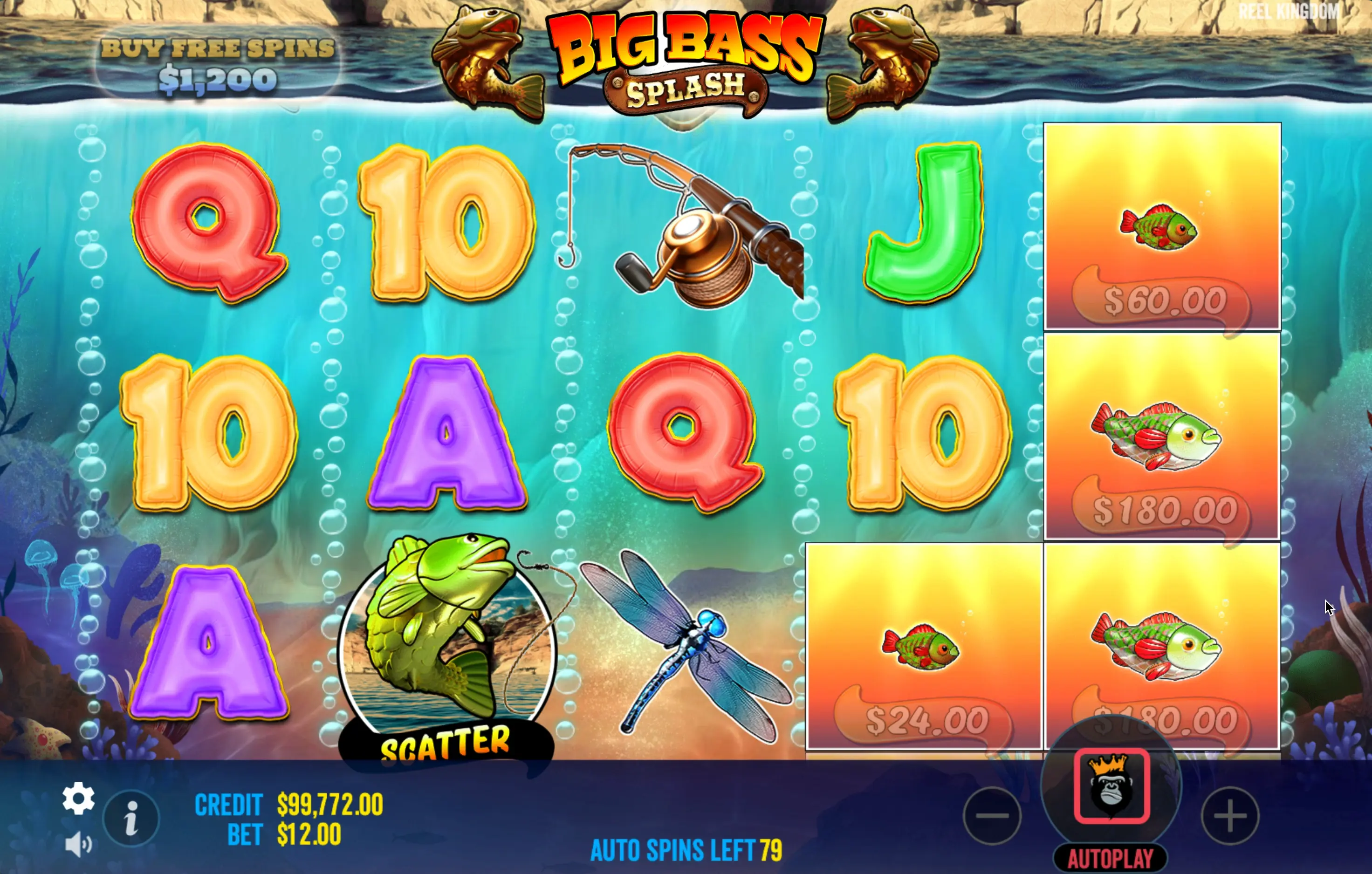Increase the bet with plus button

click(1229, 815)
